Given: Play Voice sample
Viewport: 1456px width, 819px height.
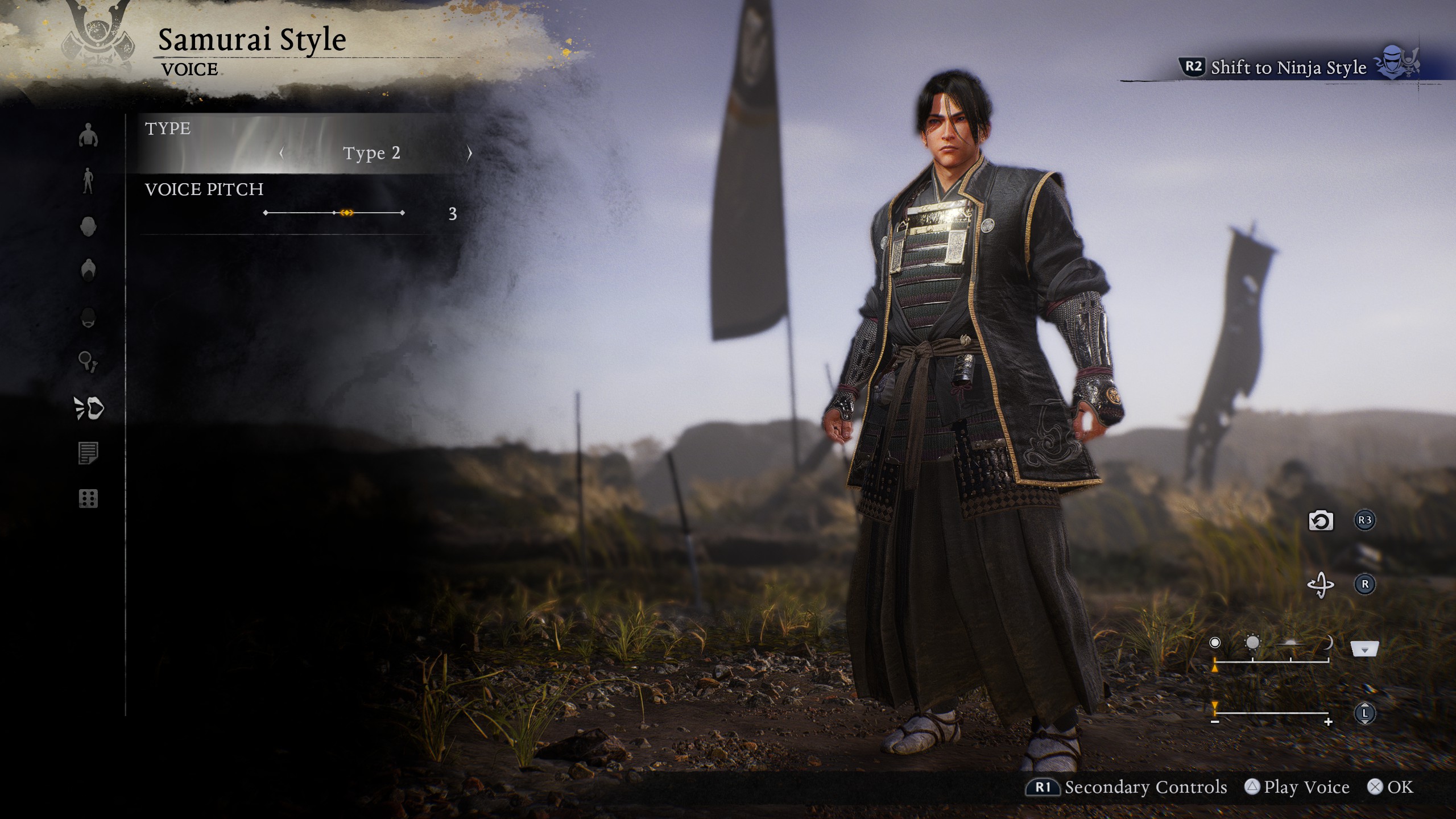Looking at the screenshot, I should coord(1297,787).
